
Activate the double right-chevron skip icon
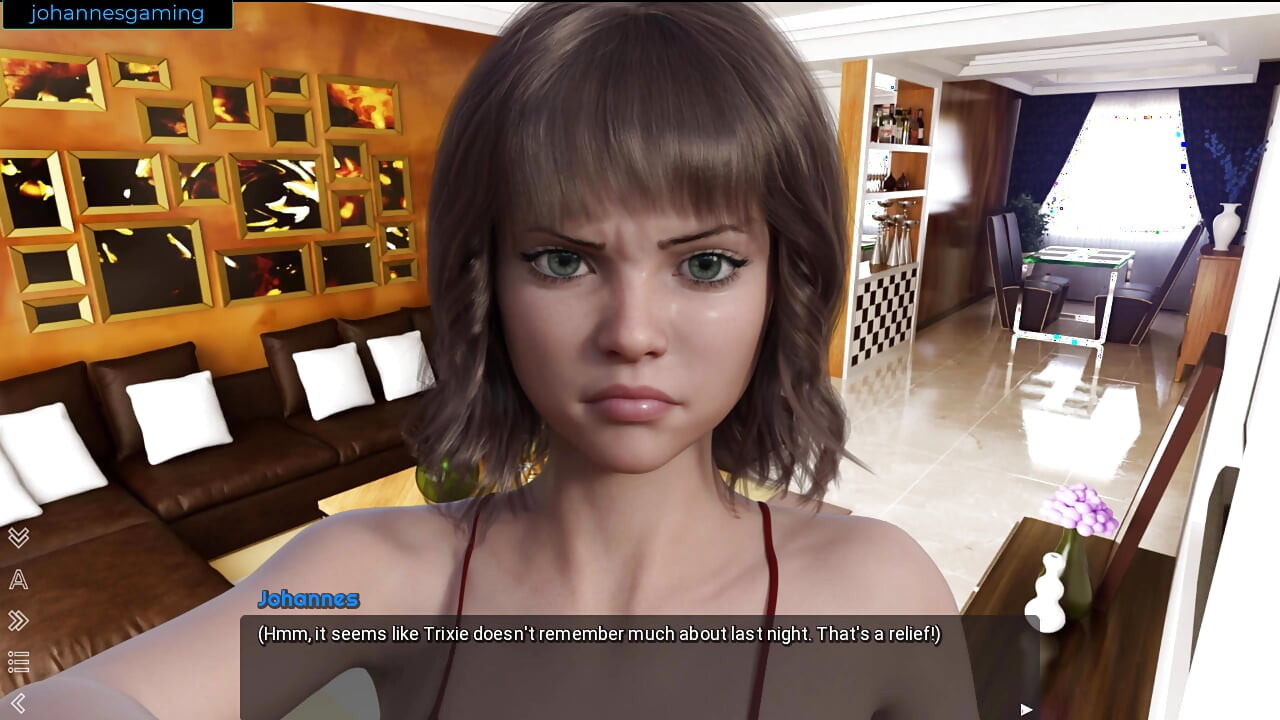tap(18, 621)
